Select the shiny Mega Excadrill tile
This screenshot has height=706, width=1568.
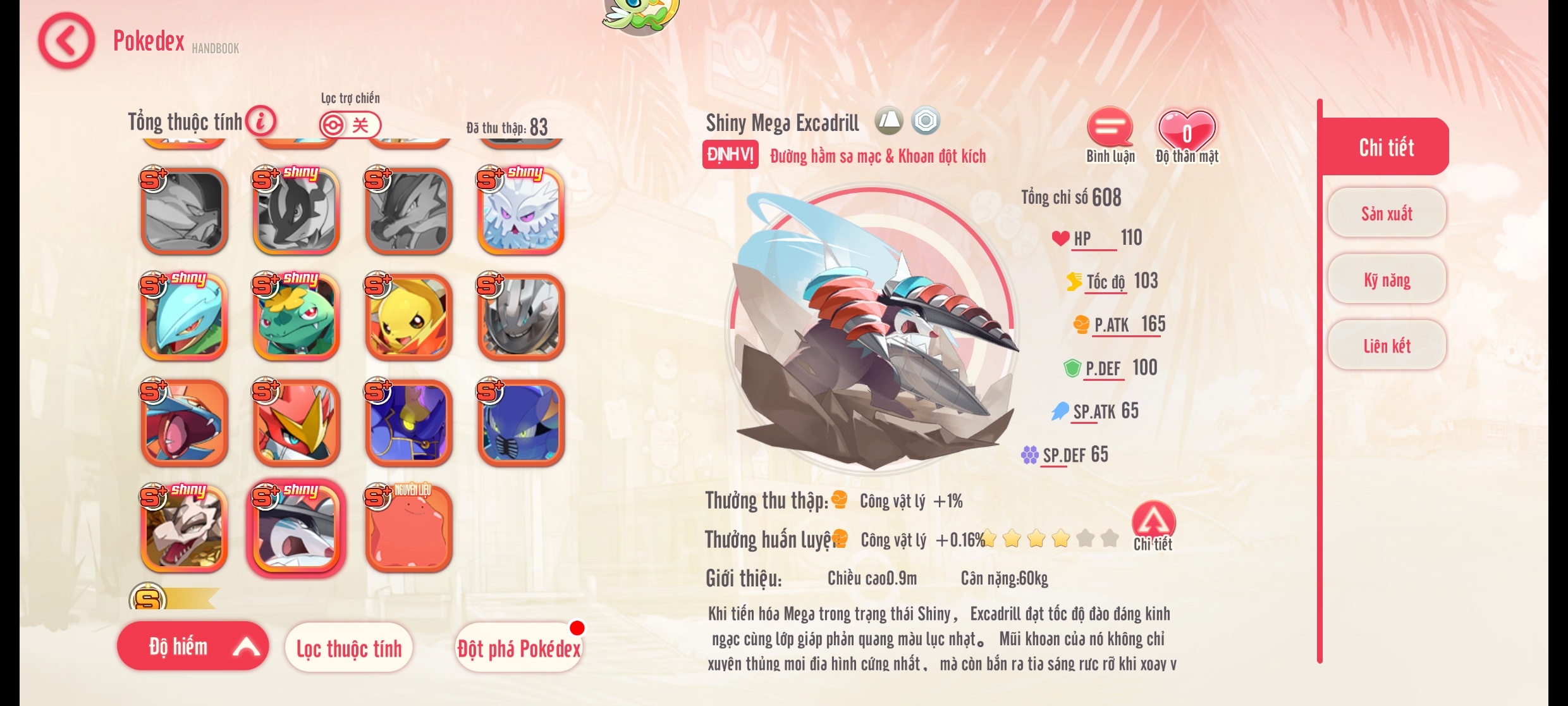[297, 529]
